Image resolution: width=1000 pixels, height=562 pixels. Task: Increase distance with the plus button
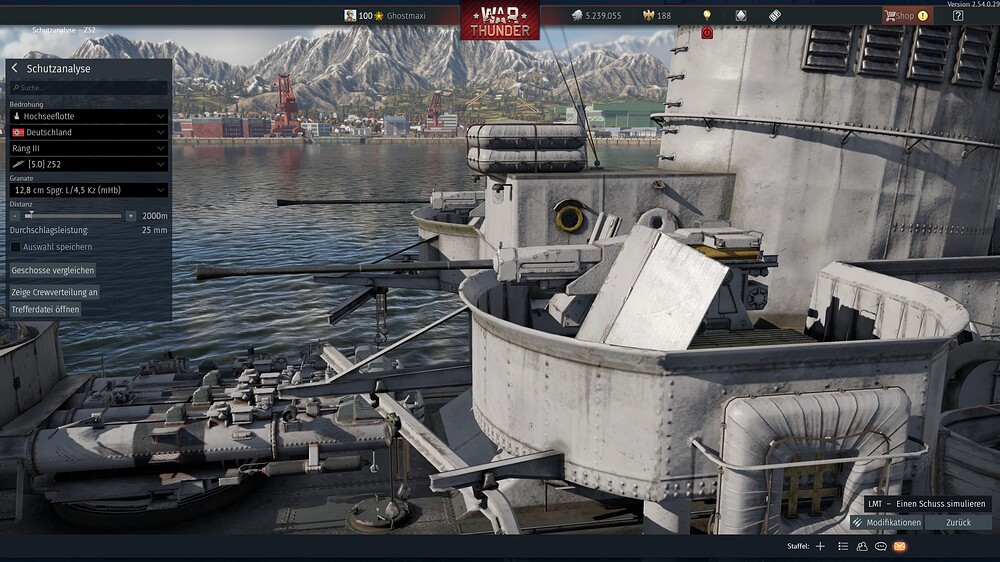(131, 215)
